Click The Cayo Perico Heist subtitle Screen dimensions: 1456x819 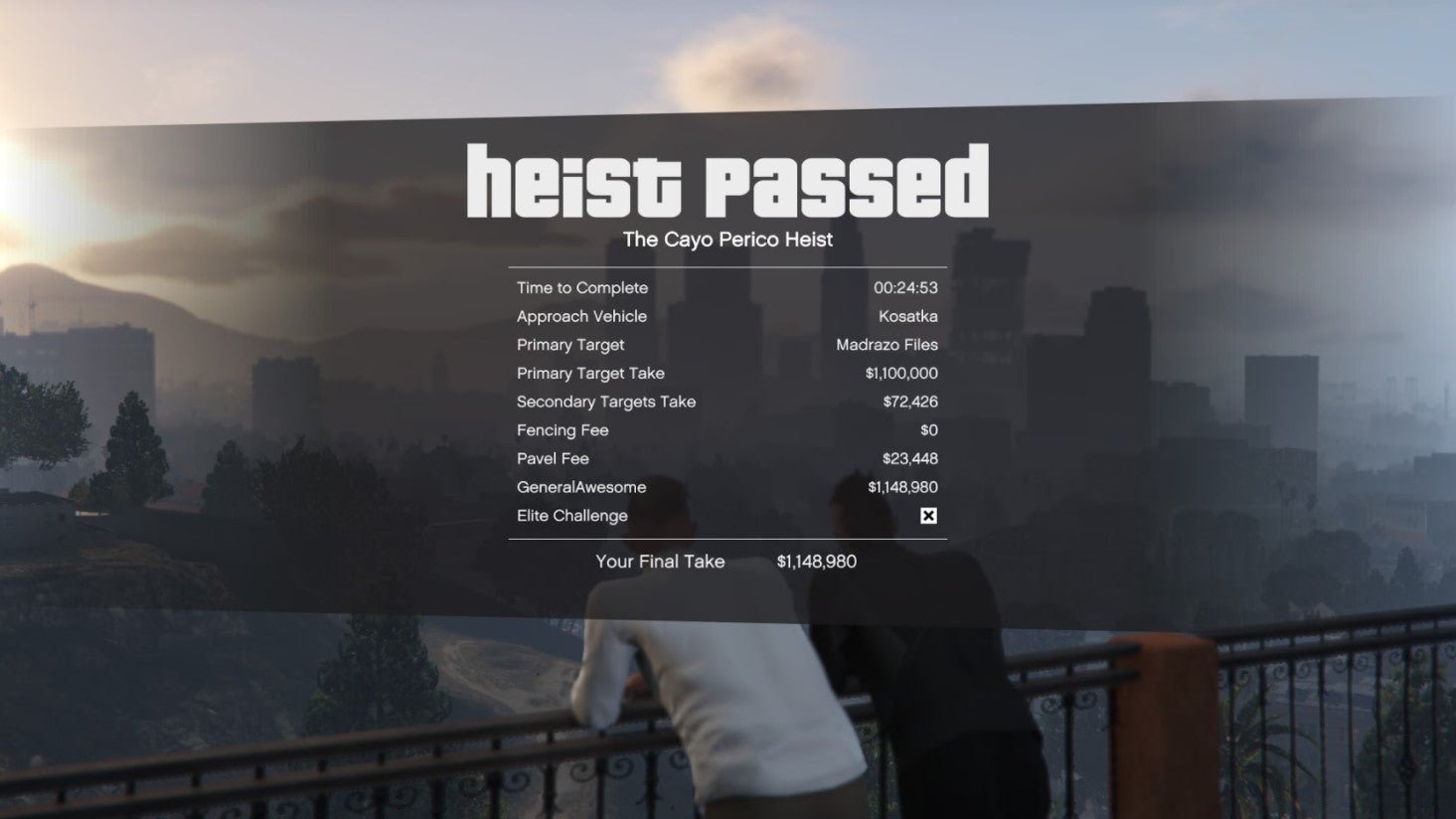pos(728,240)
